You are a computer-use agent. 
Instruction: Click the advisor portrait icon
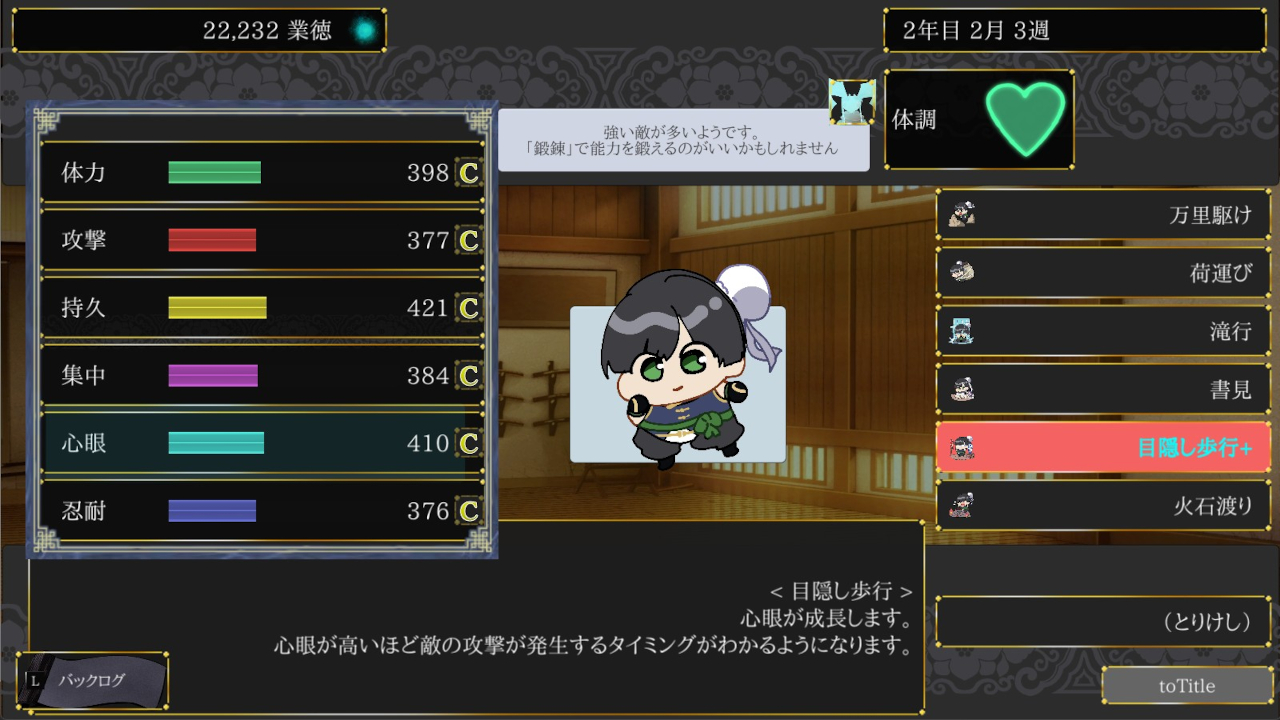(852, 102)
